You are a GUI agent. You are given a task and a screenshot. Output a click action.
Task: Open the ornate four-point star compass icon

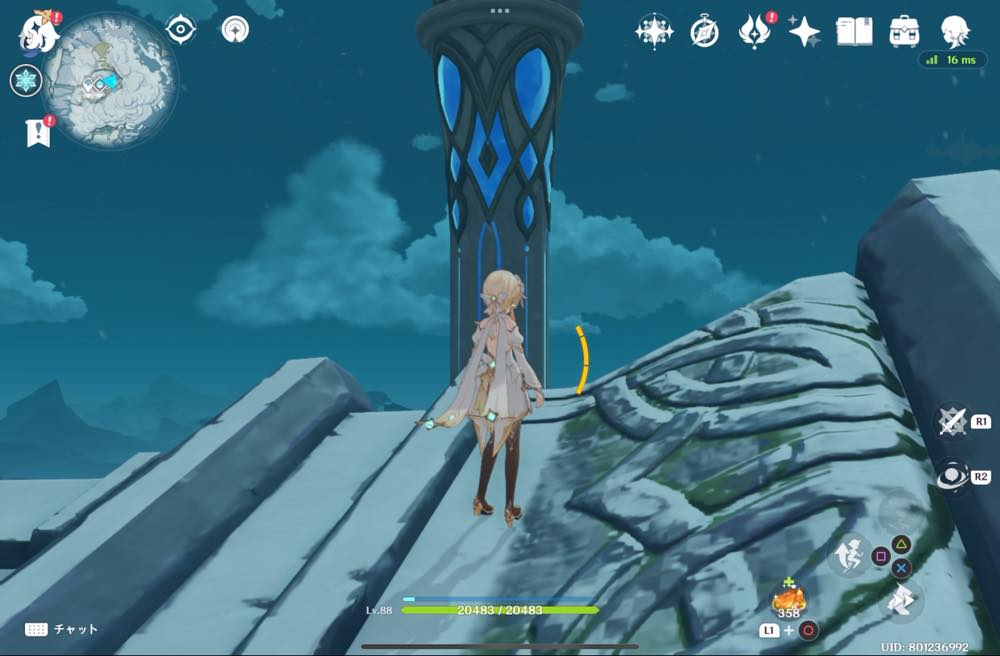pyautogui.click(x=653, y=32)
